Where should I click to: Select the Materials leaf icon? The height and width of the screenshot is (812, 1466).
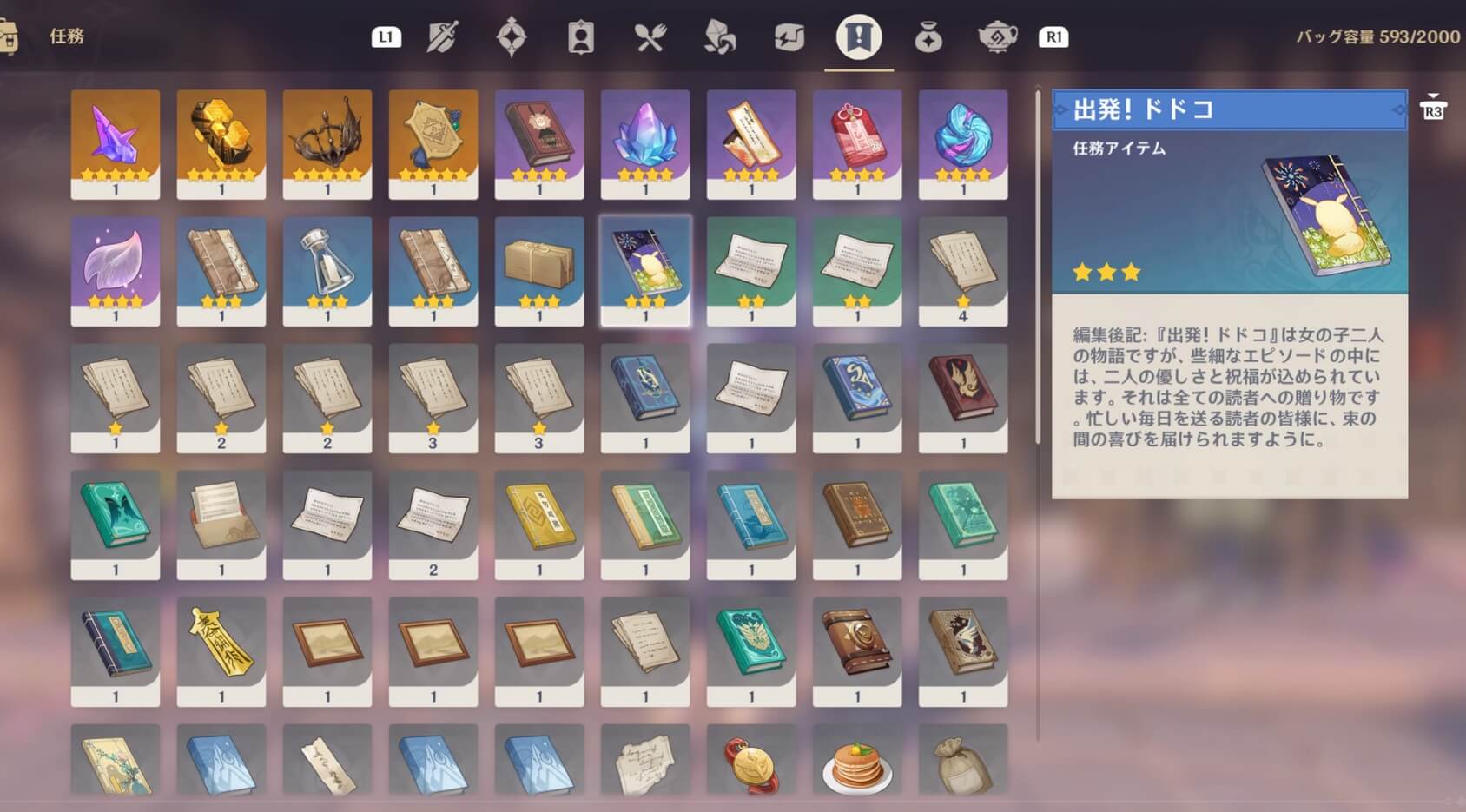pyautogui.click(x=719, y=37)
